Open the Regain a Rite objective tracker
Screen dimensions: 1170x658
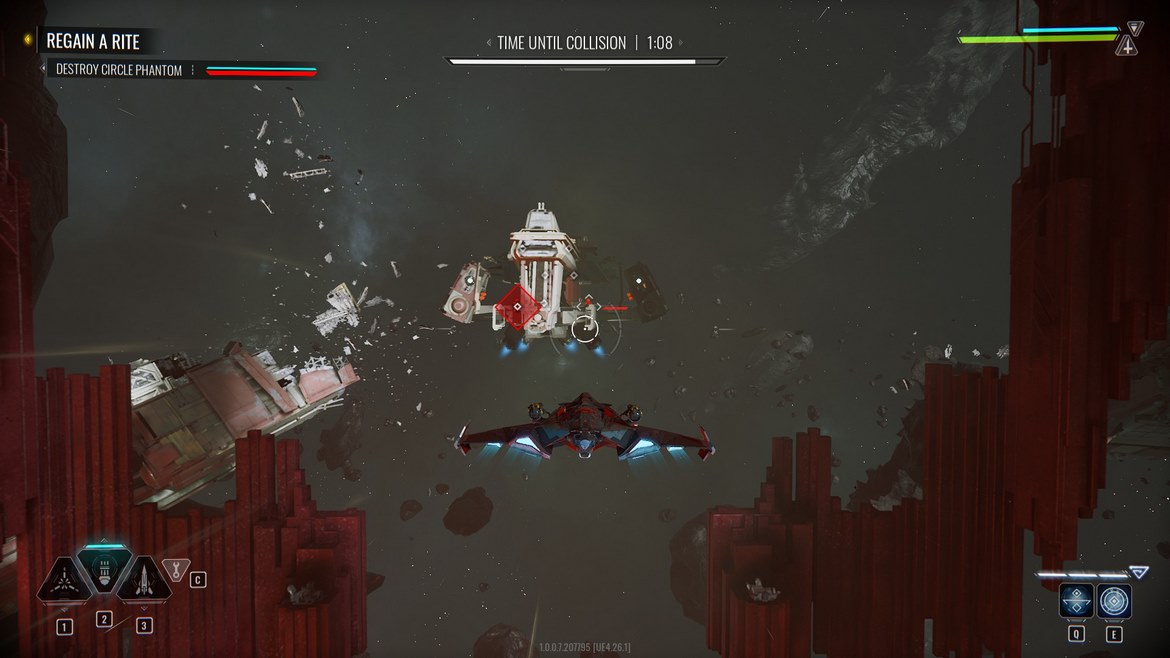(92, 41)
